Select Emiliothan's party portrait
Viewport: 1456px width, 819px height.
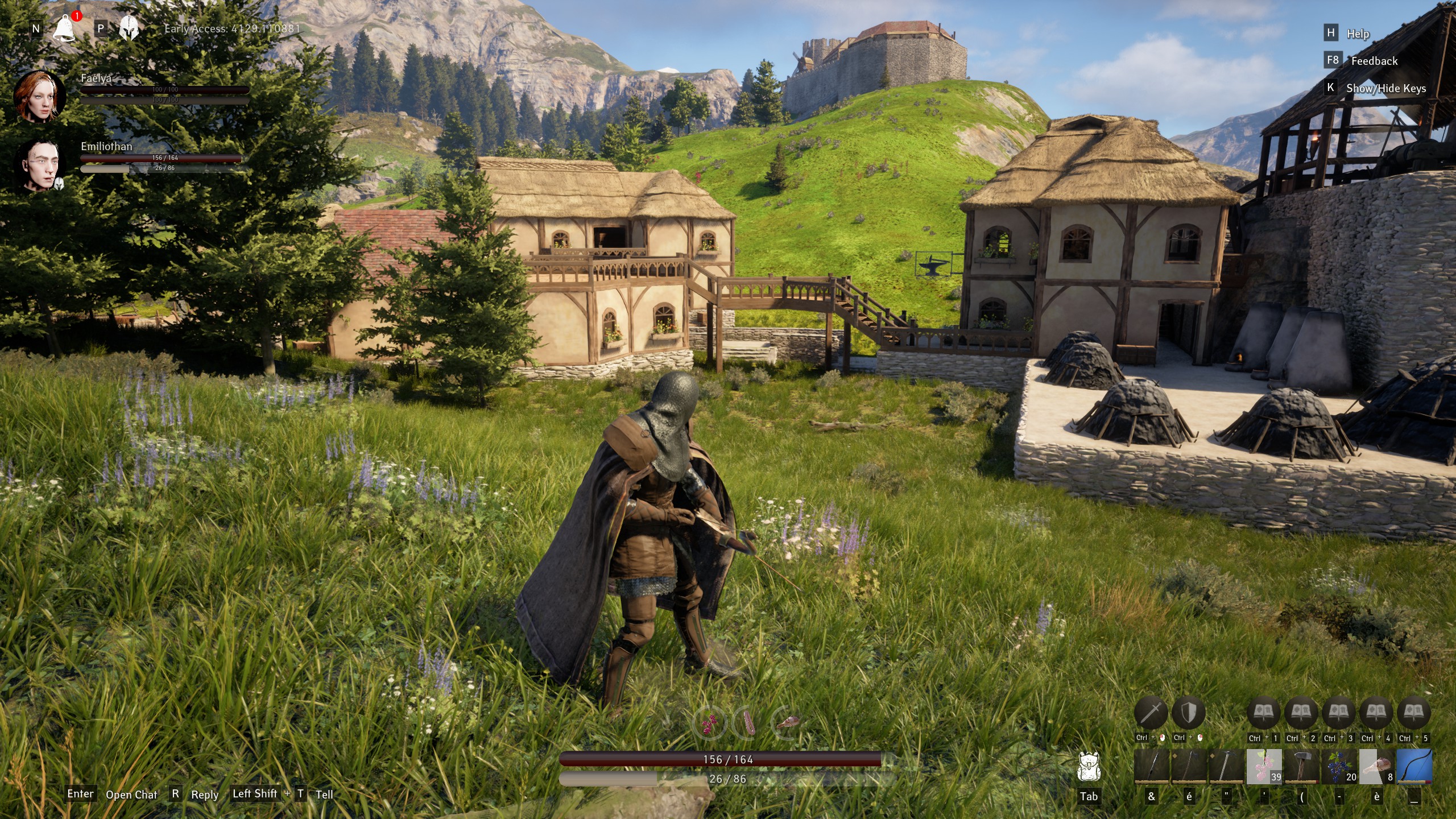coord(39,166)
